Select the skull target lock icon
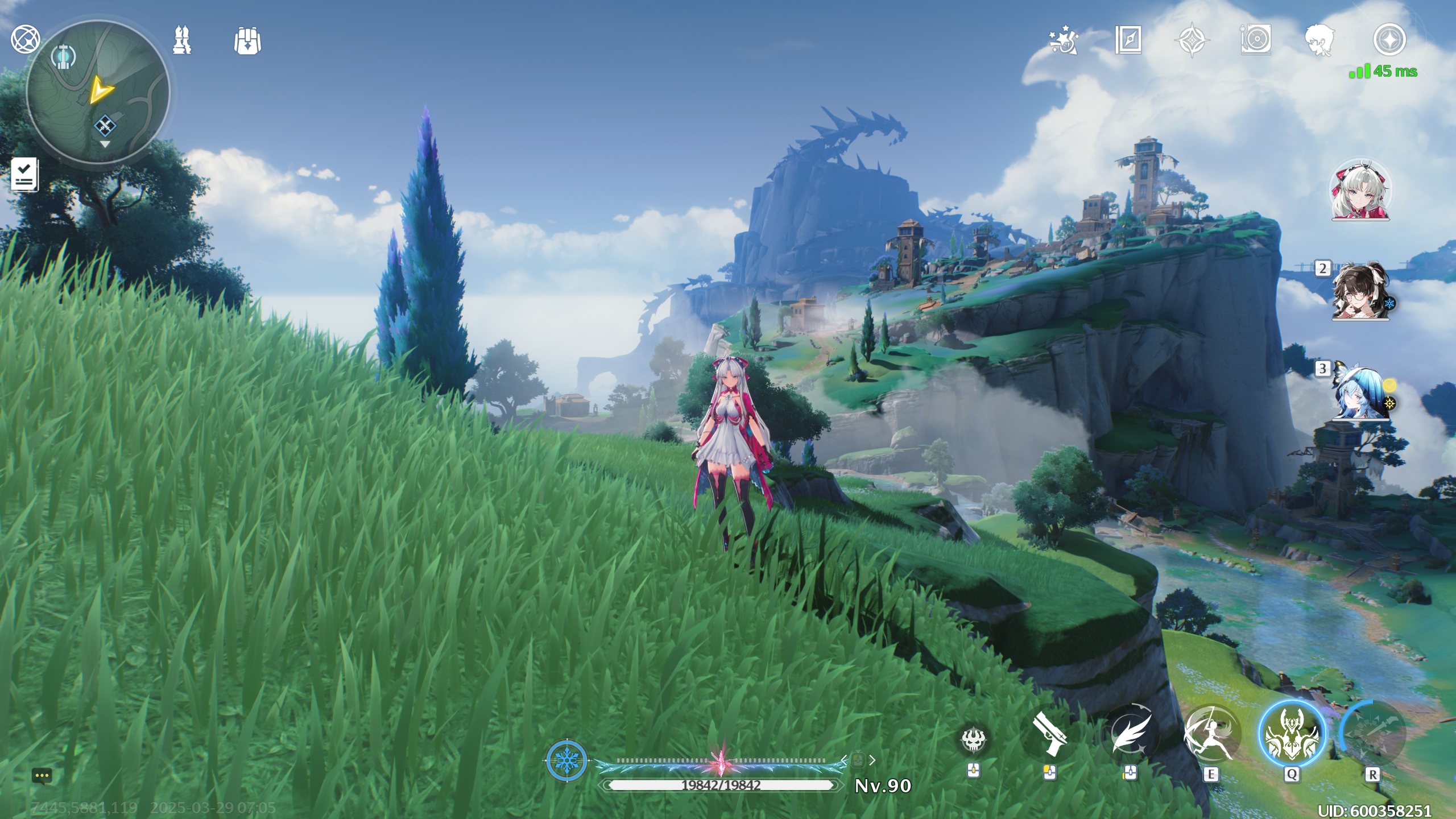Viewport: 1456px width, 819px height. tap(973, 740)
